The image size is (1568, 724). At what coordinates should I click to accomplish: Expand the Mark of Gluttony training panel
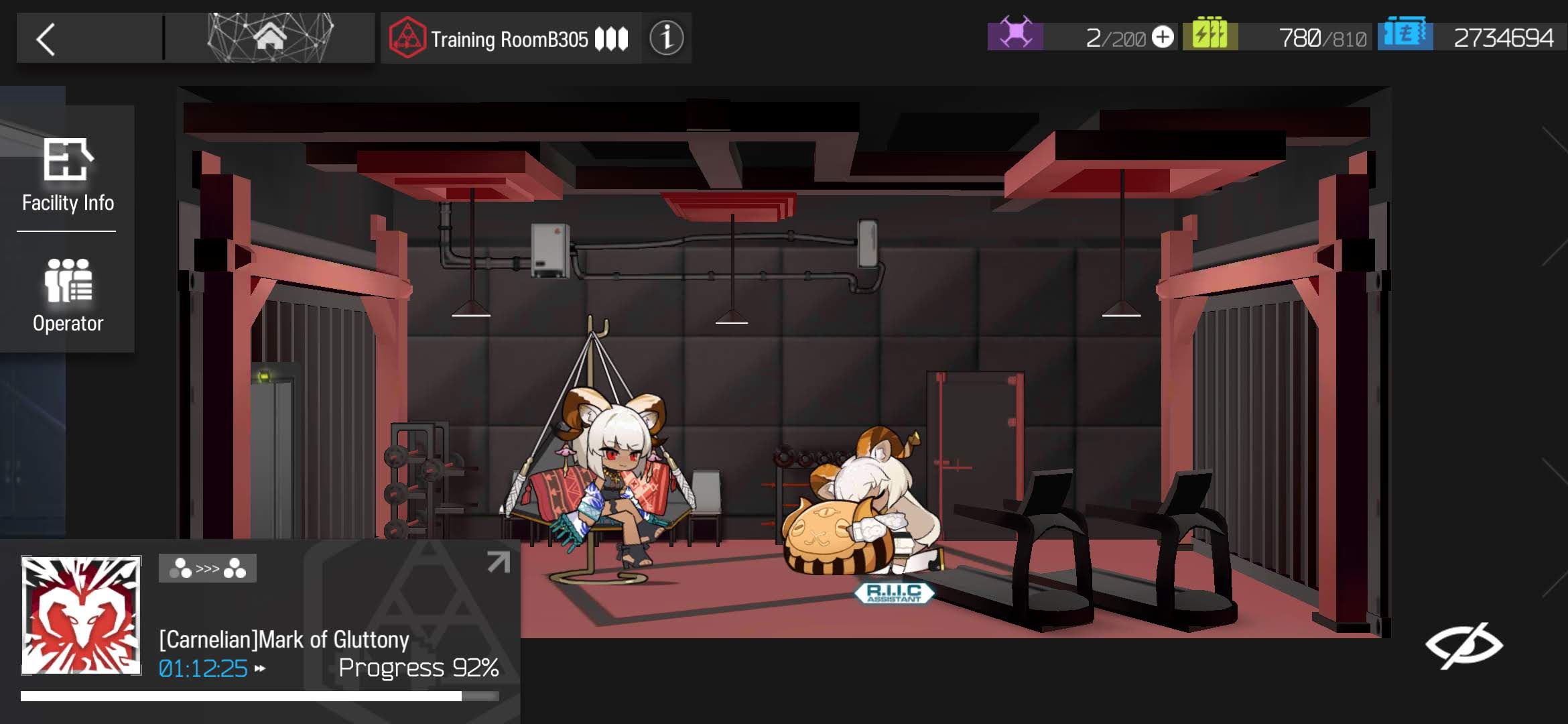[498, 562]
